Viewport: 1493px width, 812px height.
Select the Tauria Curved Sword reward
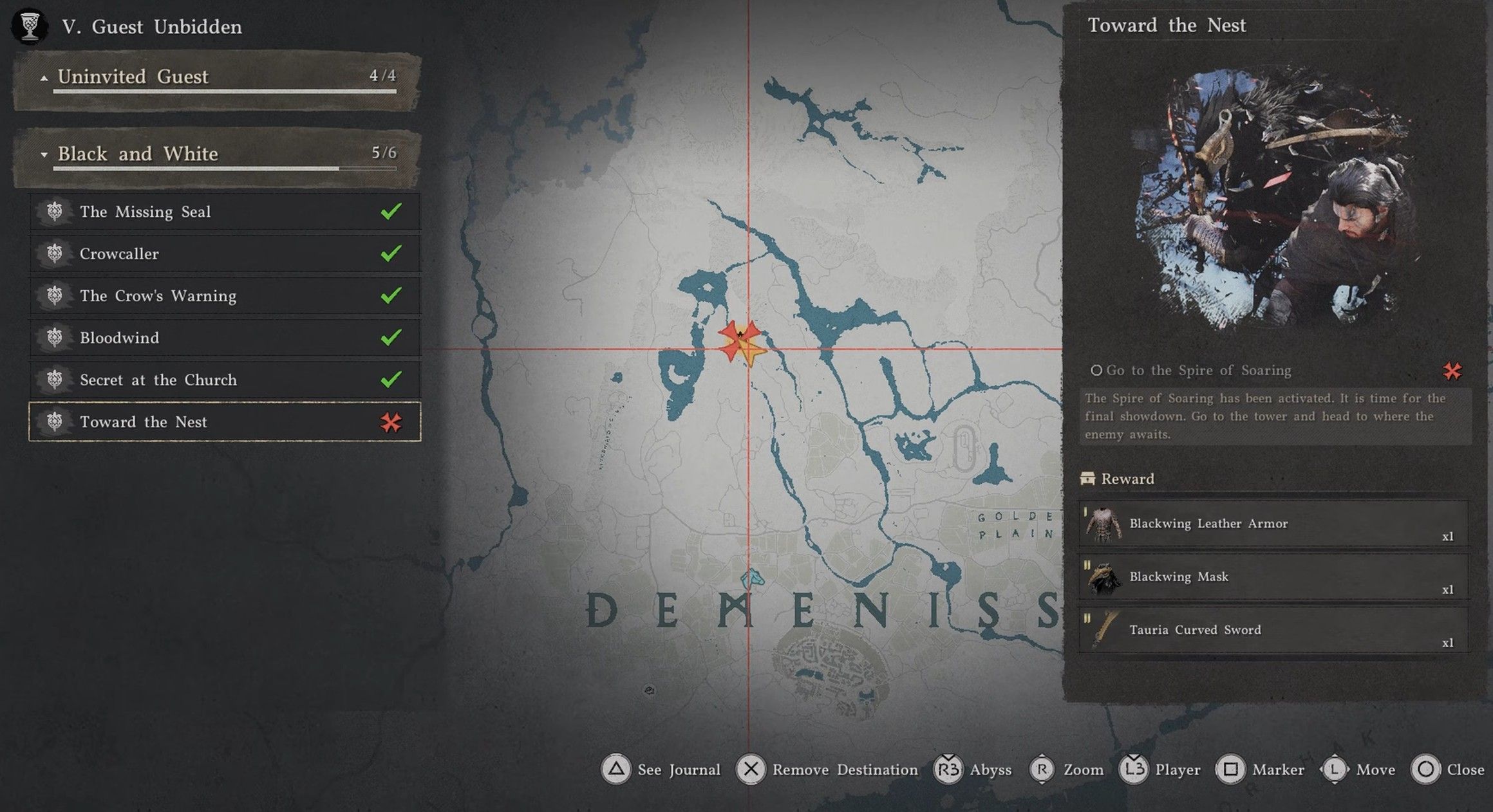1273,630
